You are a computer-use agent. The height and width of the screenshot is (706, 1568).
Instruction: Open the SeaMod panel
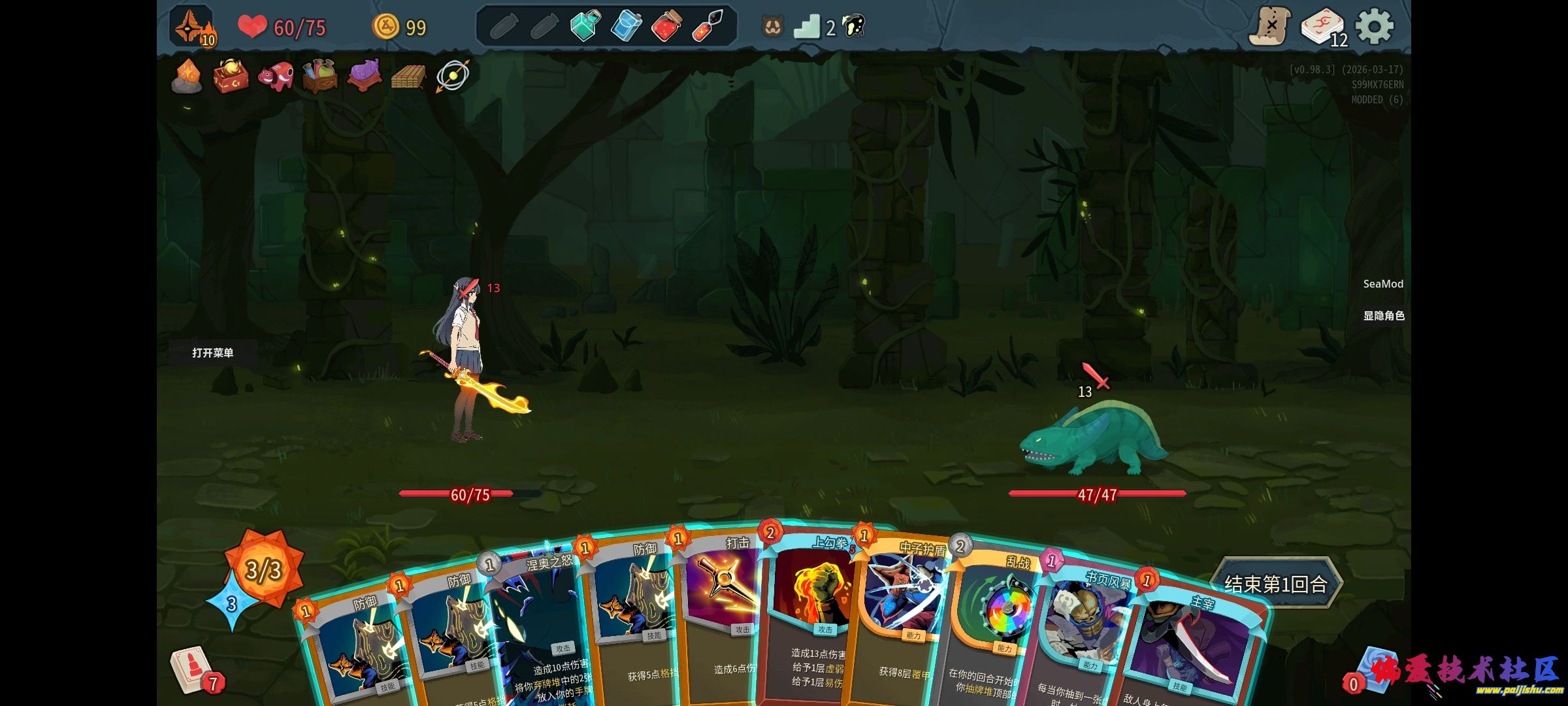click(x=1382, y=284)
